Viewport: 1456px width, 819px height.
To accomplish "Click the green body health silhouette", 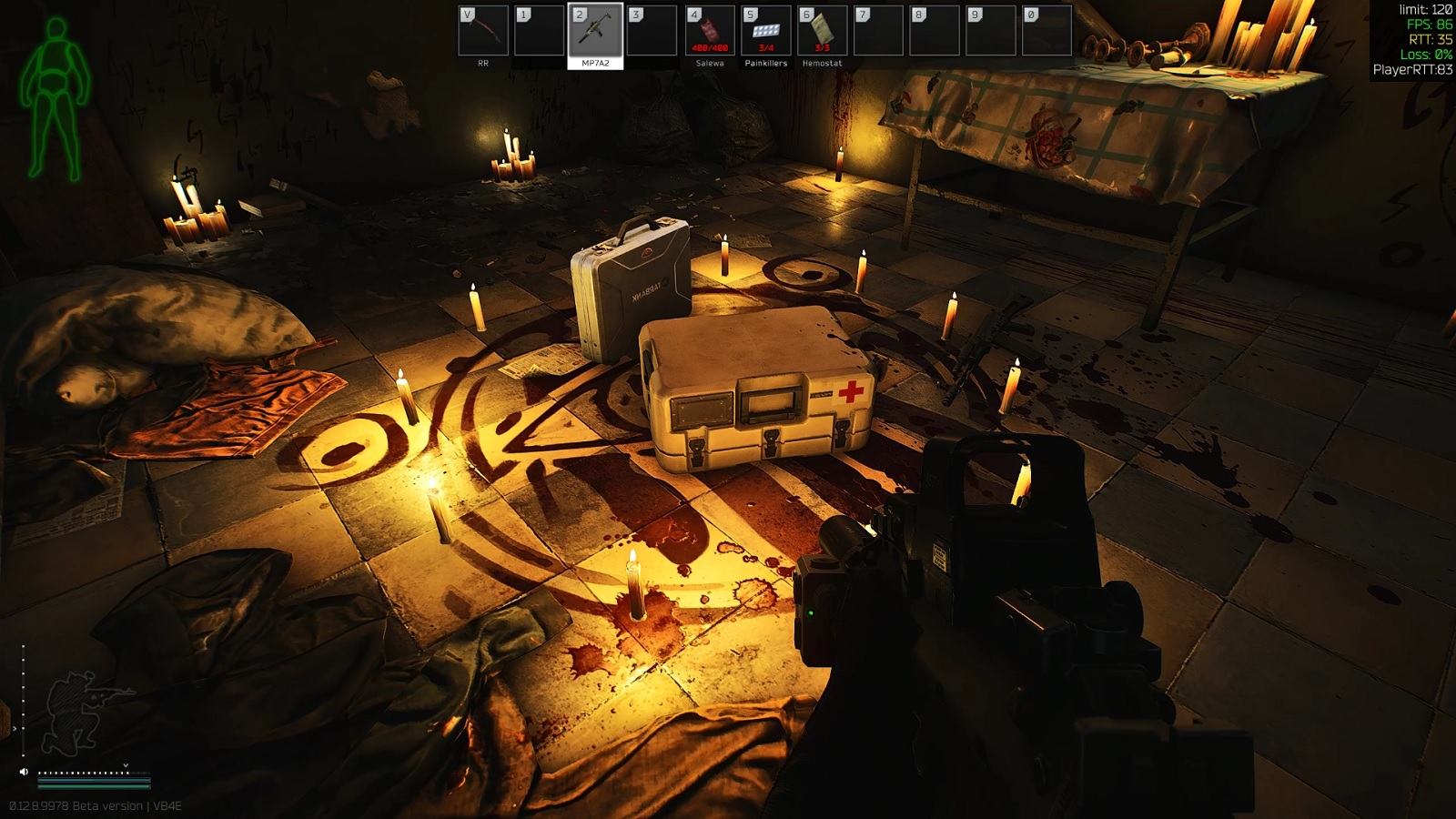I will [55, 98].
